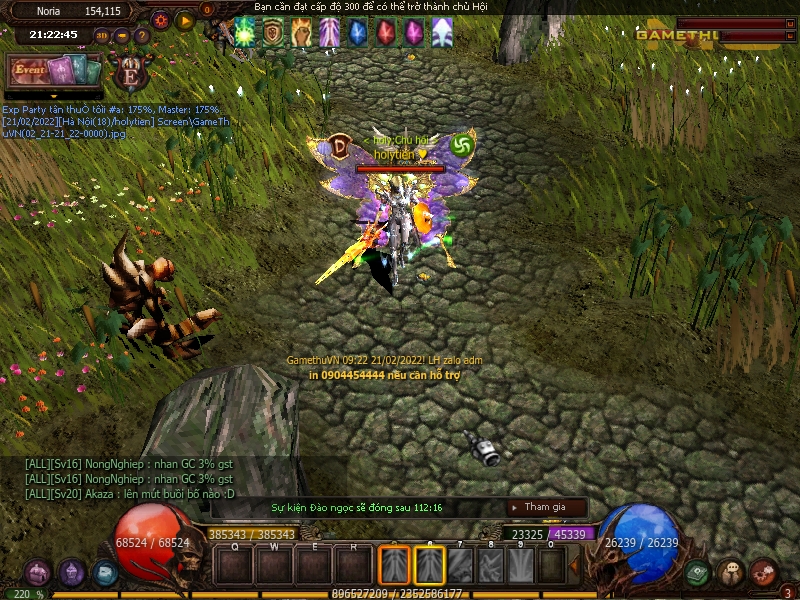
Task: Click the orange sun settings icon
Action: pyautogui.click(x=161, y=19)
